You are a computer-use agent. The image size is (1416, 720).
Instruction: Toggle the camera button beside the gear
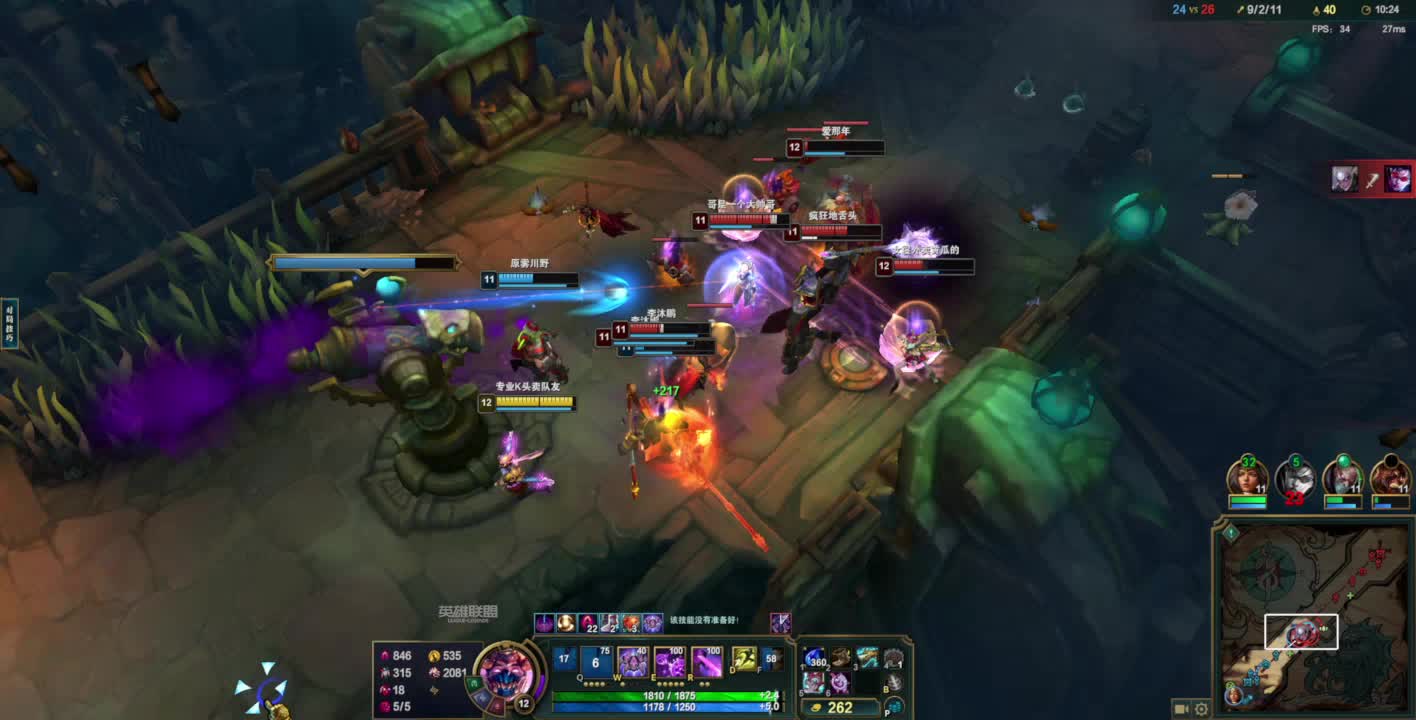pos(1181,709)
